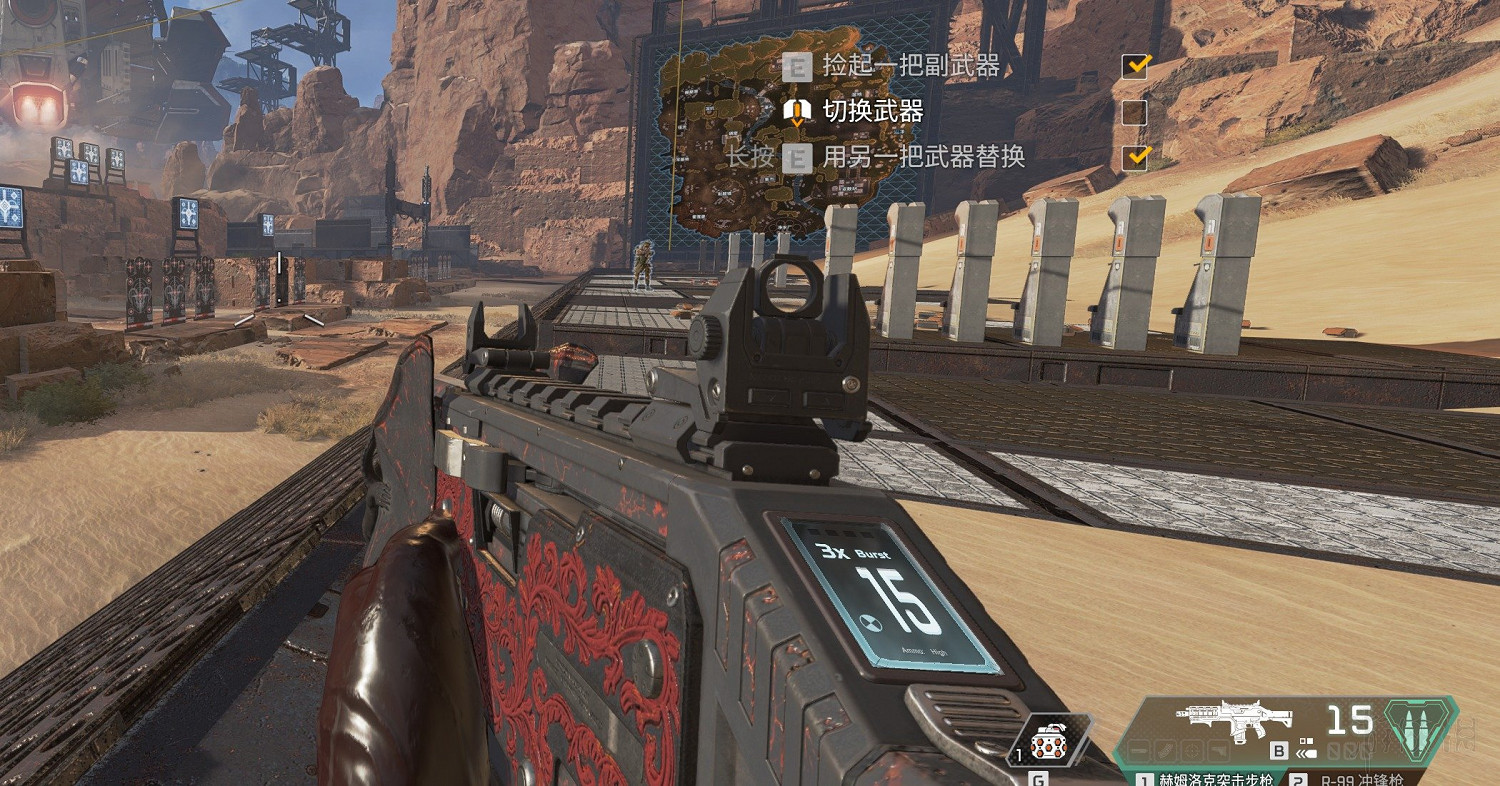Toggle the checkbox beside 用另一把武器替换
1500x786 pixels.
click(x=1134, y=157)
